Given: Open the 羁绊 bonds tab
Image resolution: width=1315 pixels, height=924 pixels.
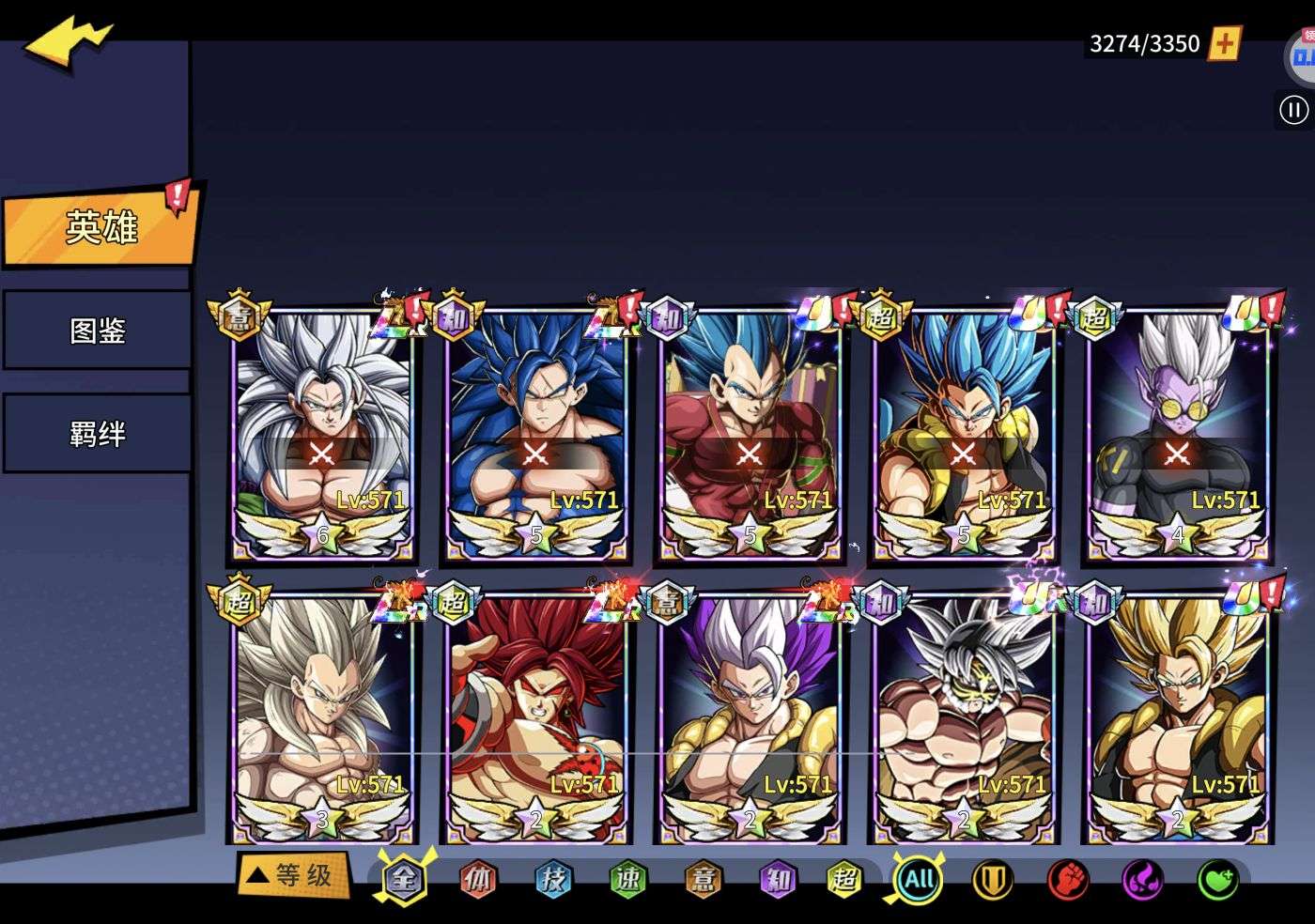Looking at the screenshot, I should click(98, 434).
